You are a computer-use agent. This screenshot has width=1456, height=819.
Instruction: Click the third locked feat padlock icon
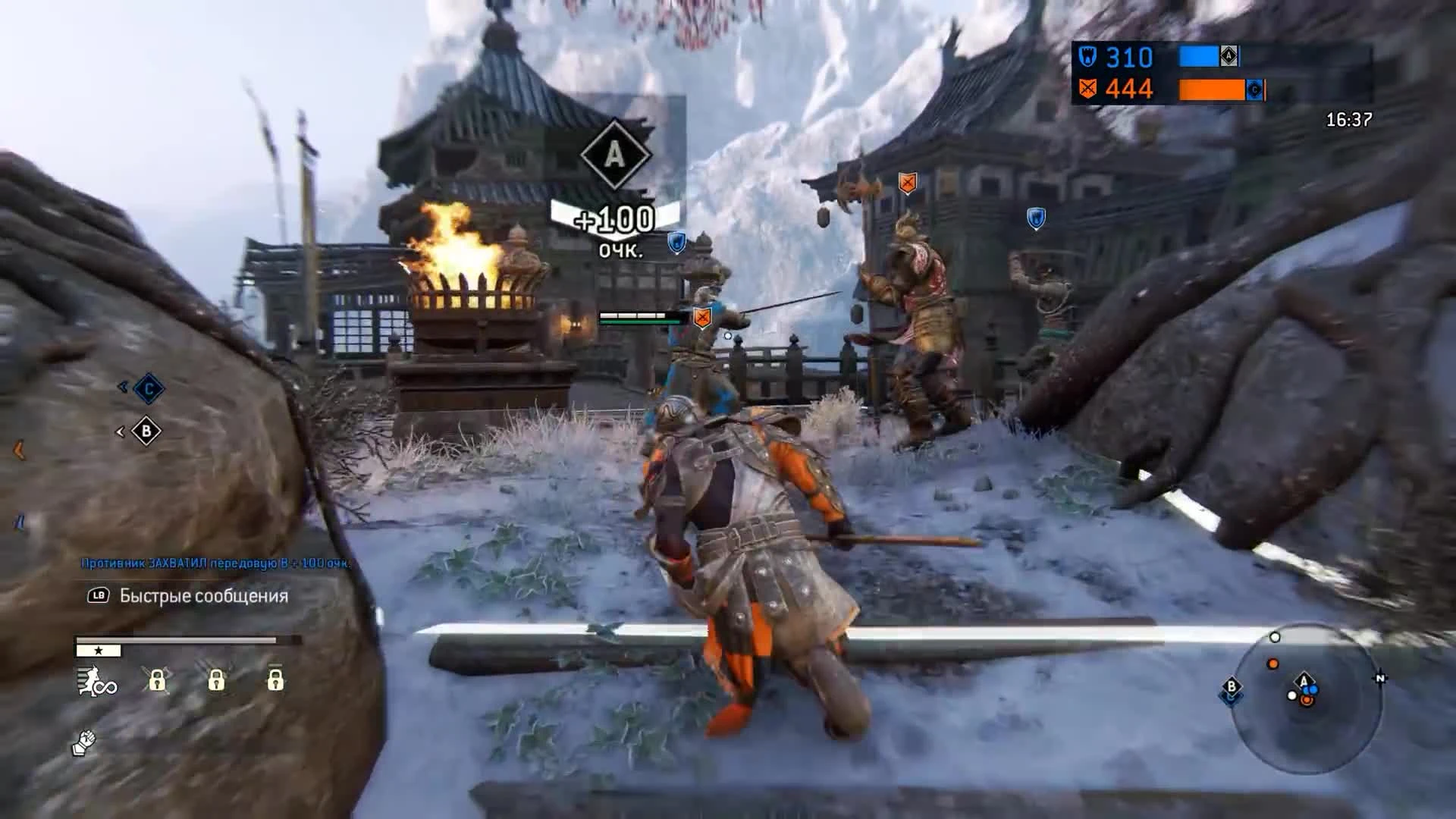[x=275, y=680]
